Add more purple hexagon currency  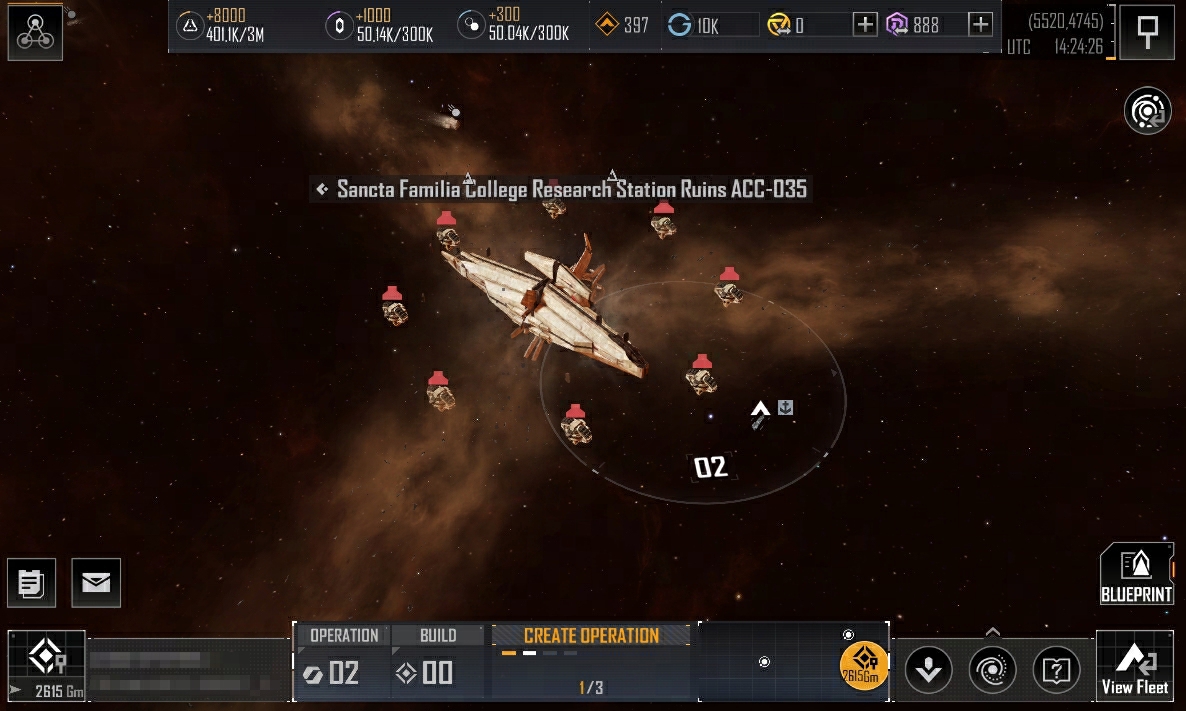[981, 25]
